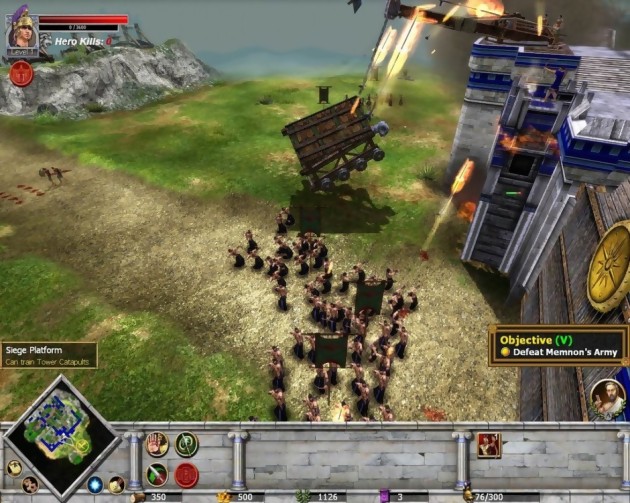Screen dimensions: 630x503
Task: Choose the open hand command icon
Action: pyautogui.click(x=157, y=445)
